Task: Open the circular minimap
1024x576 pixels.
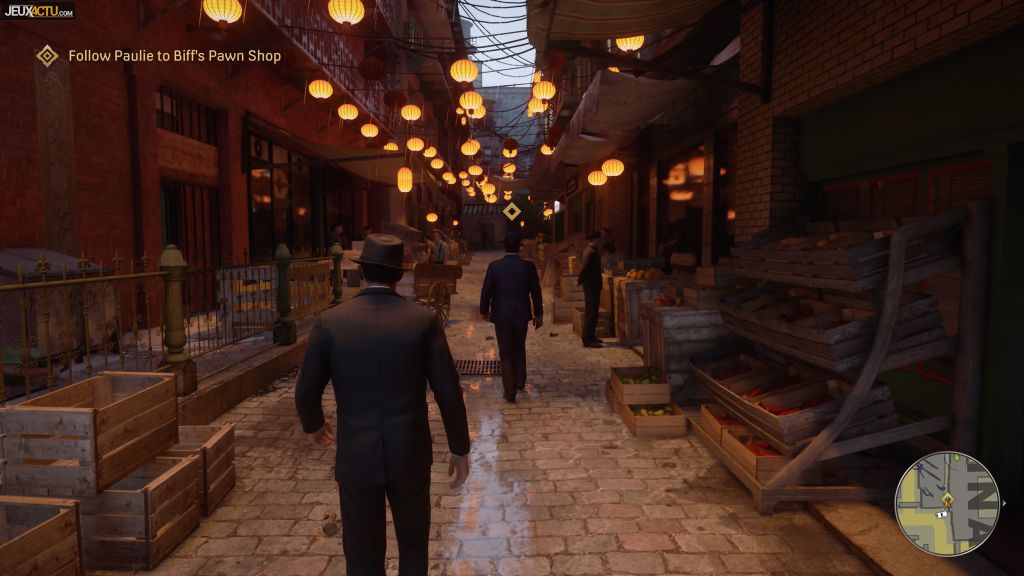Action: pyautogui.click(x=946, y=502)
